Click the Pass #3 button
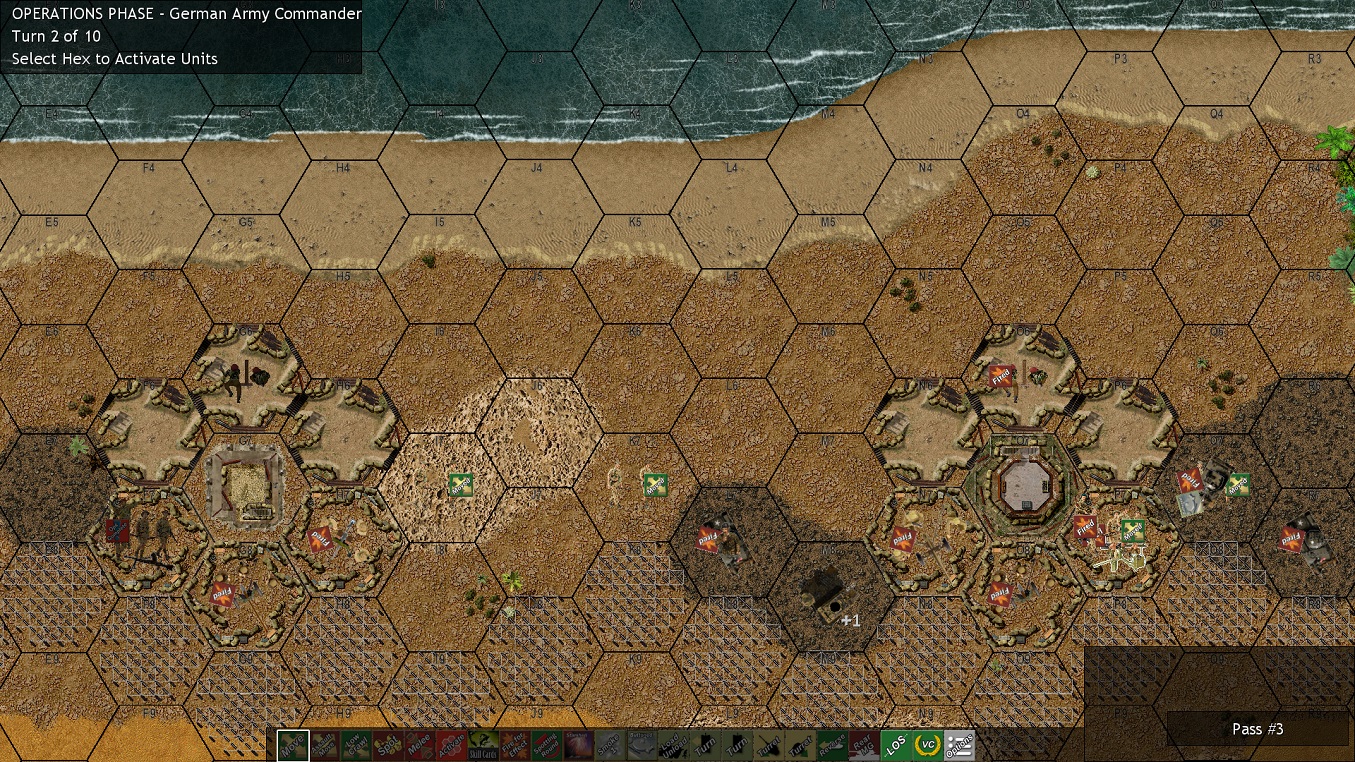Viewport: 1355px width, 762px height. [x=1256, y=729]
